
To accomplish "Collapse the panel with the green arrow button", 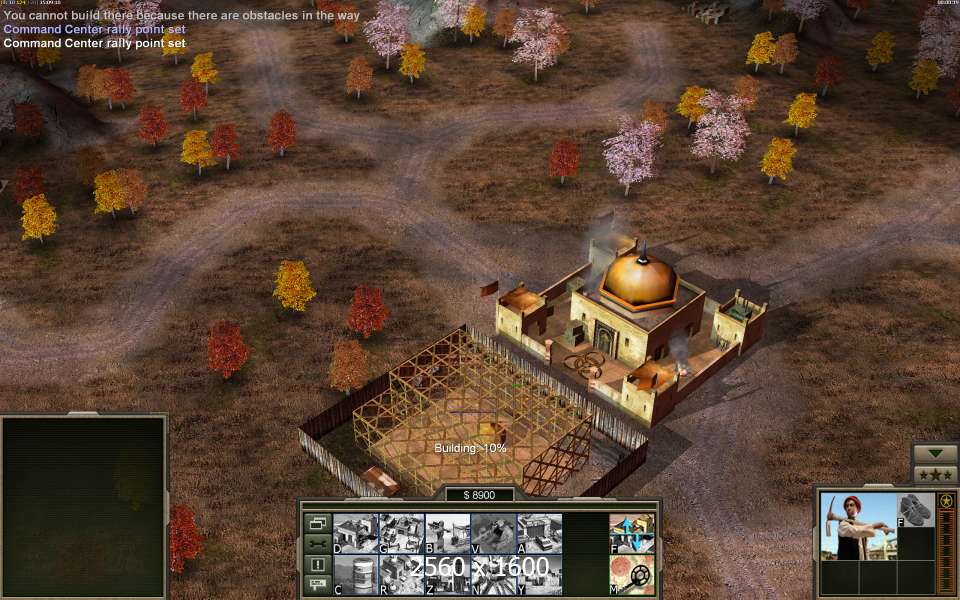I will (x=935, y=453).
